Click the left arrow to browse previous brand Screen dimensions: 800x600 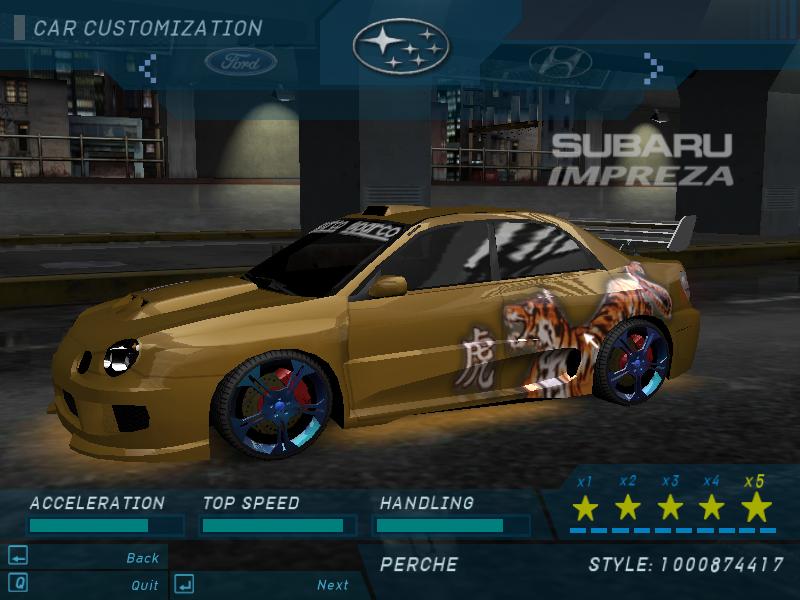(148, 67)
